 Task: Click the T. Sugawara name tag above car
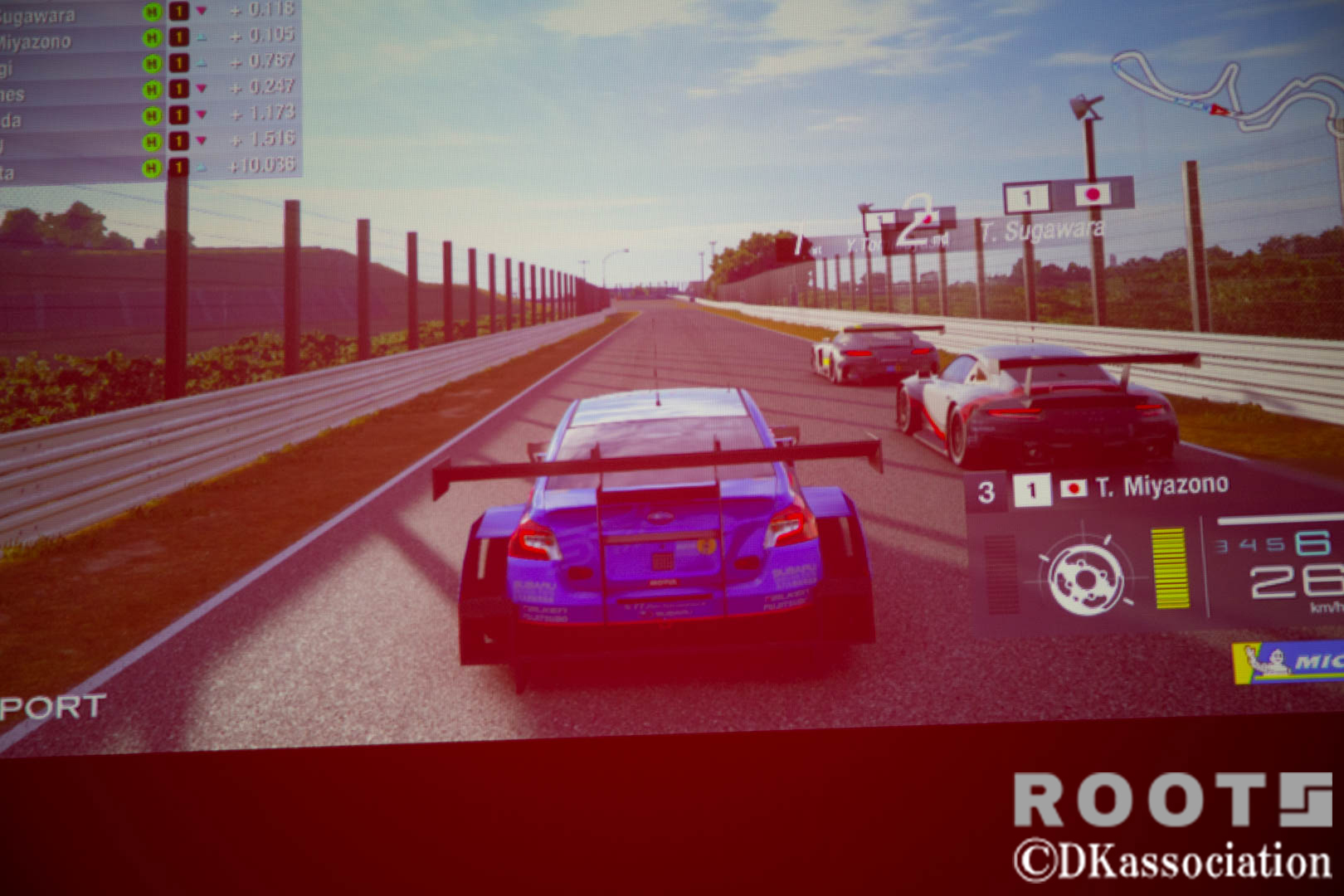pos(1042,231)
